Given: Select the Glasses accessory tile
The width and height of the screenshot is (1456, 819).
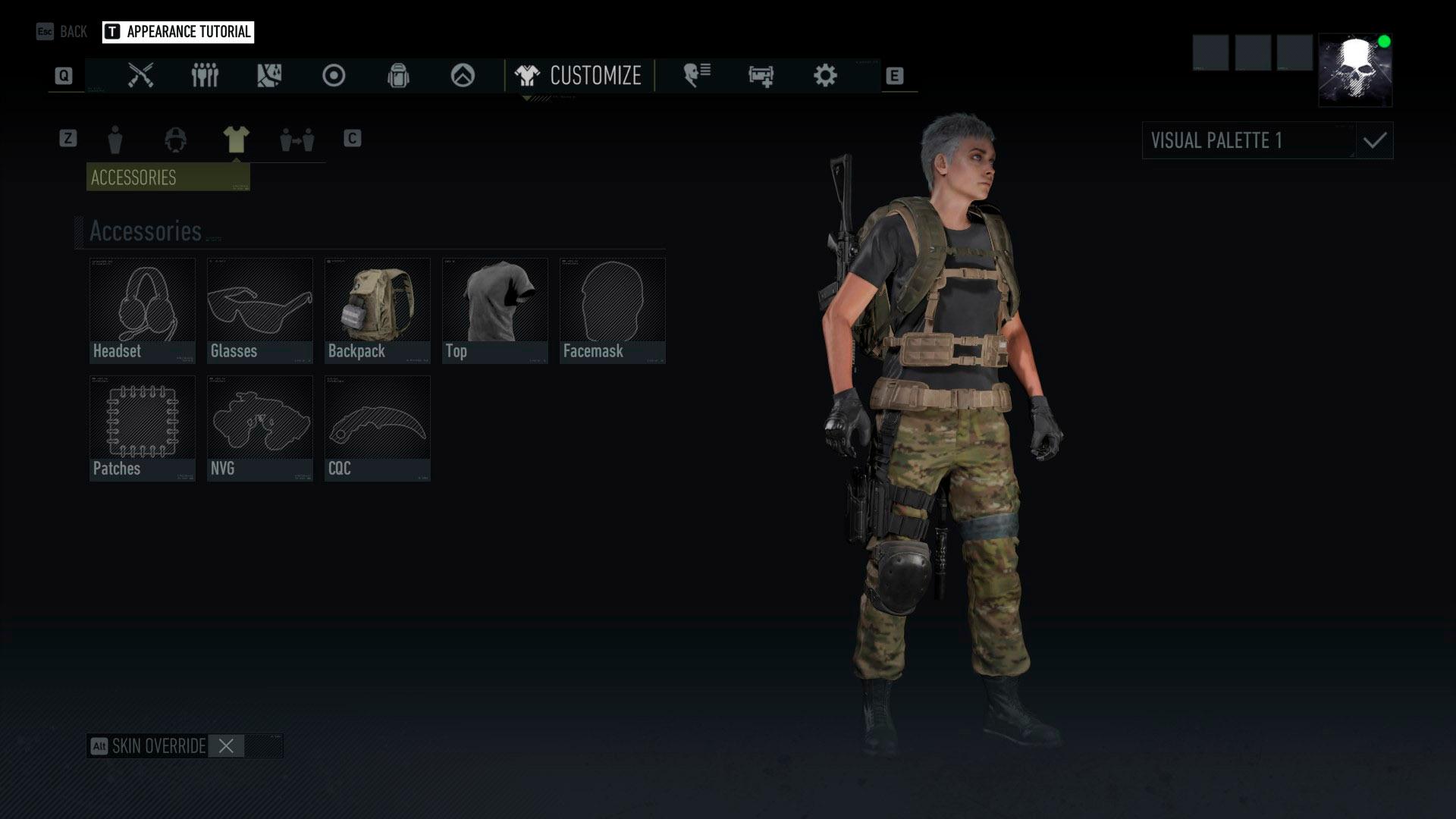Looking at the screenshot, I should click(260, 310).
